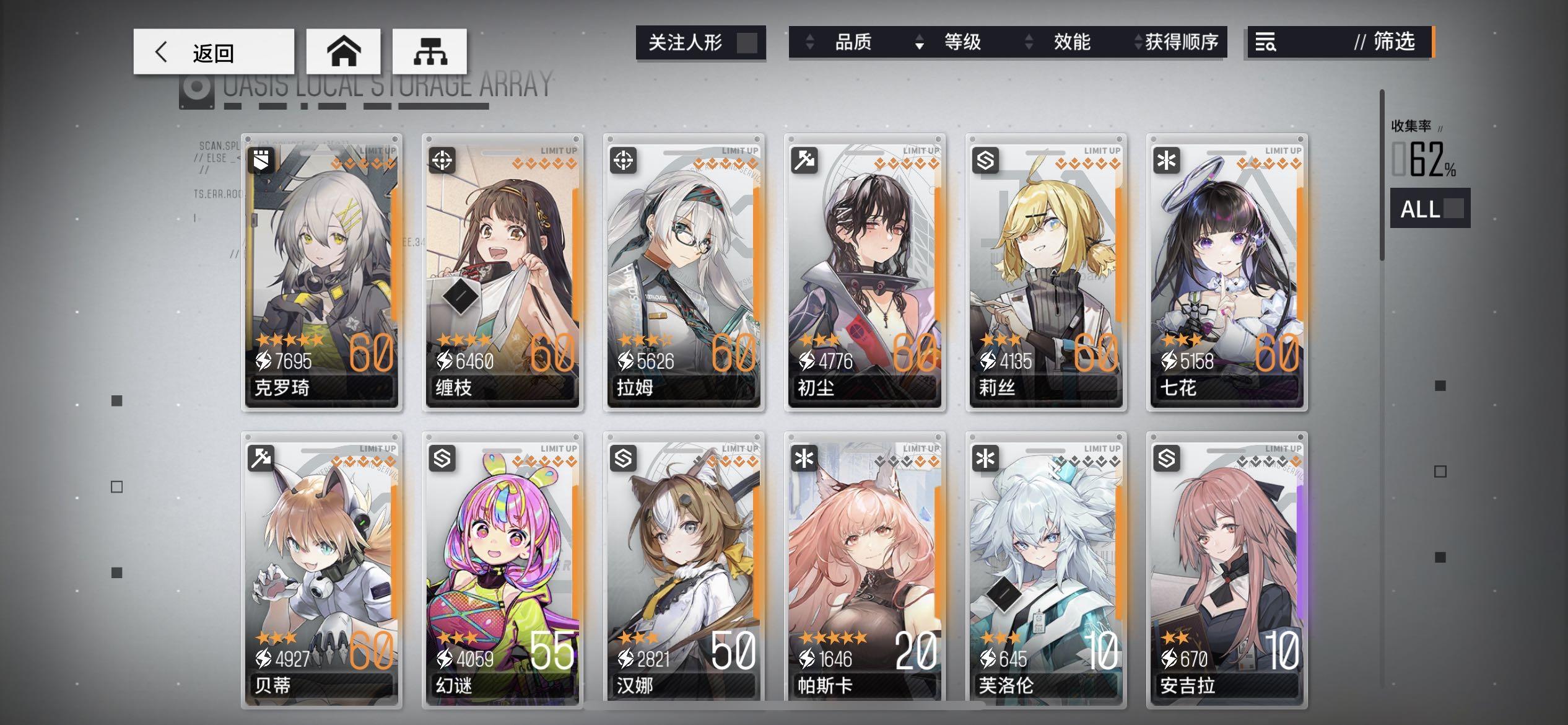Switch sorting to 效能

pos(1071,42)
